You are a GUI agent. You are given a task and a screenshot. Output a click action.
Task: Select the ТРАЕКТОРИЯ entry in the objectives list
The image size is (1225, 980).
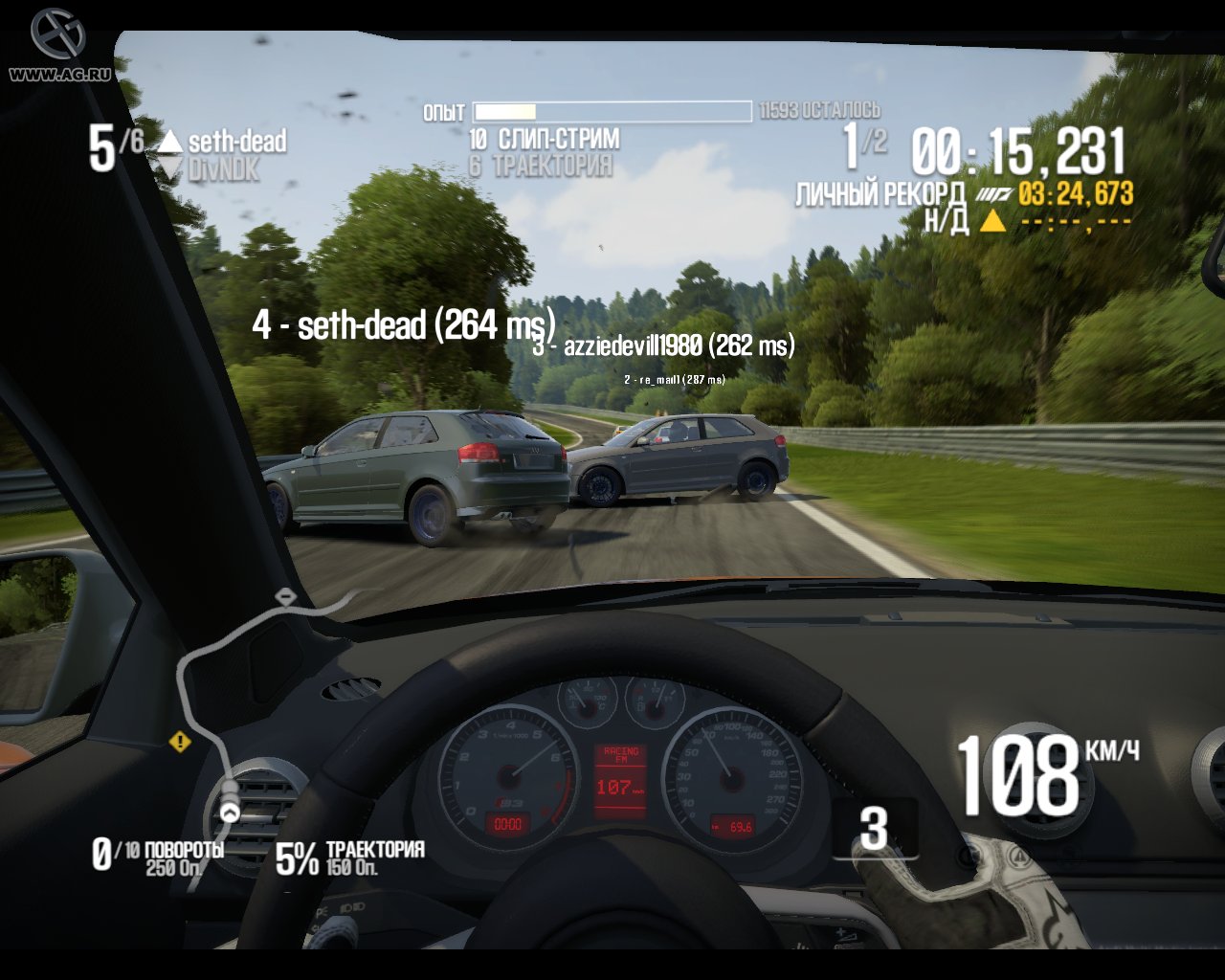click(x=541, y=163)
